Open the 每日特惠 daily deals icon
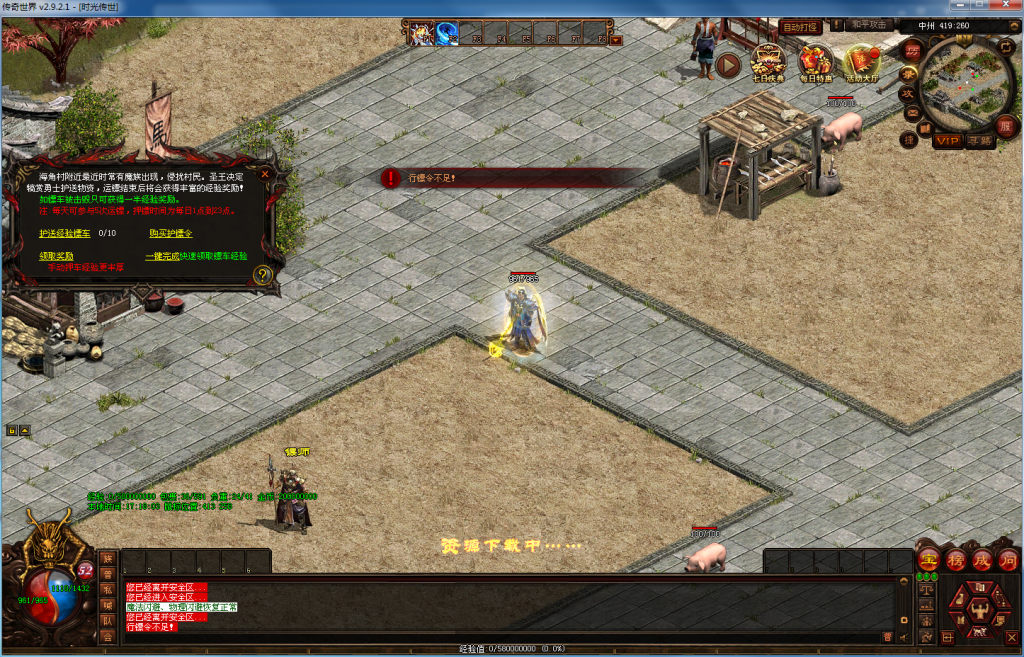1024x657 pixels. coord(816,62)
